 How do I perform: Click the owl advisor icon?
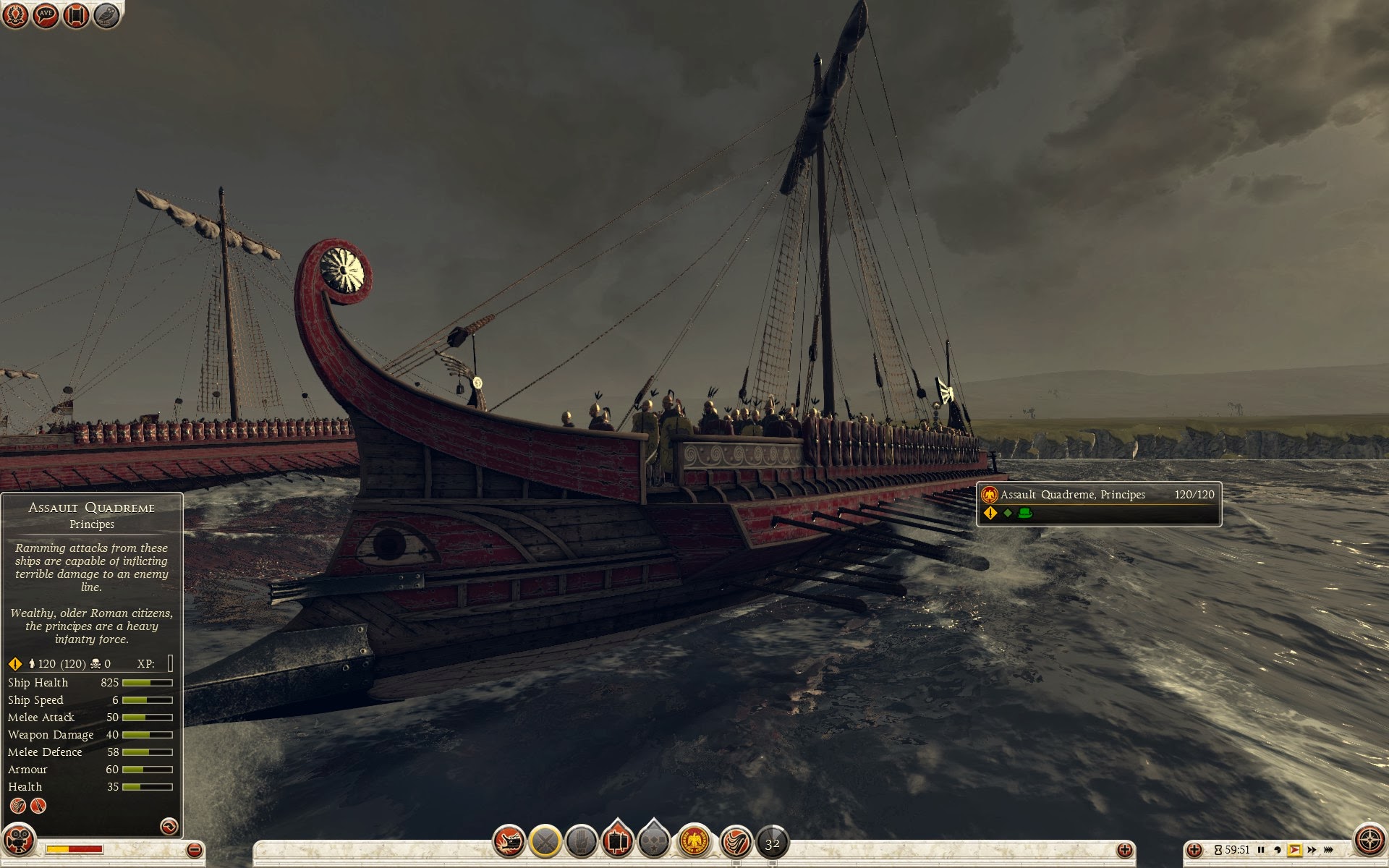pyautogui.click(x=106, y=15)
